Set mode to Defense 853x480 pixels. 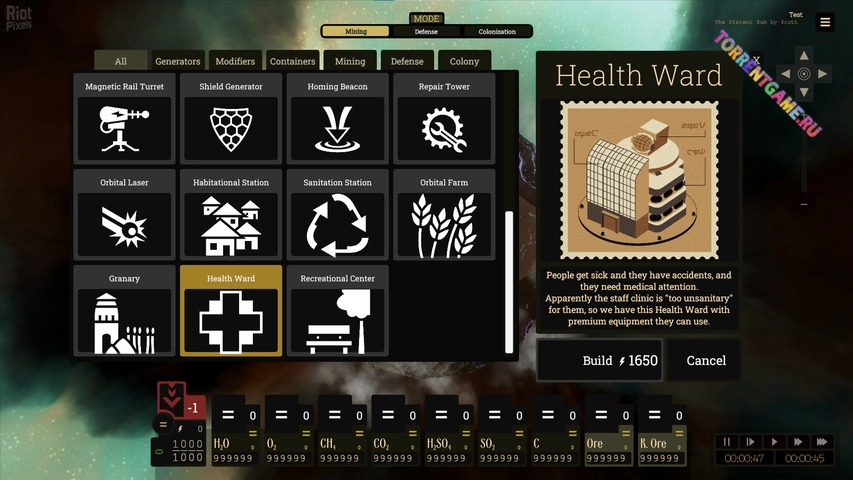pyautogui.click(x=426, y=32)
